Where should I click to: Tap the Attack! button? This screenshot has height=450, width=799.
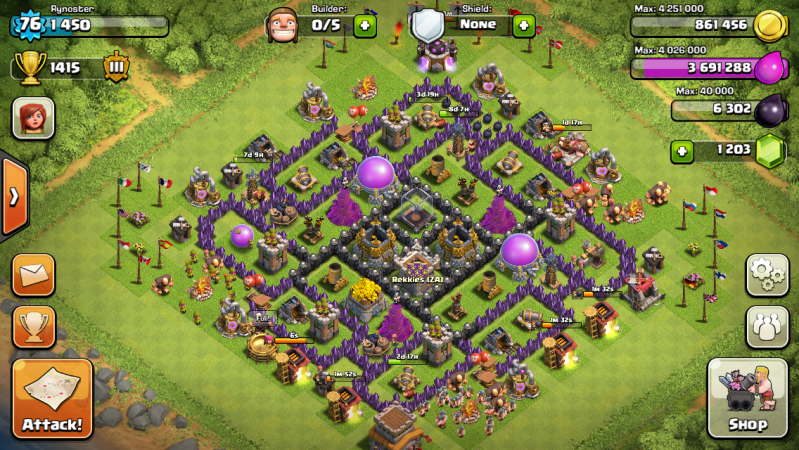tap(52, 399)
